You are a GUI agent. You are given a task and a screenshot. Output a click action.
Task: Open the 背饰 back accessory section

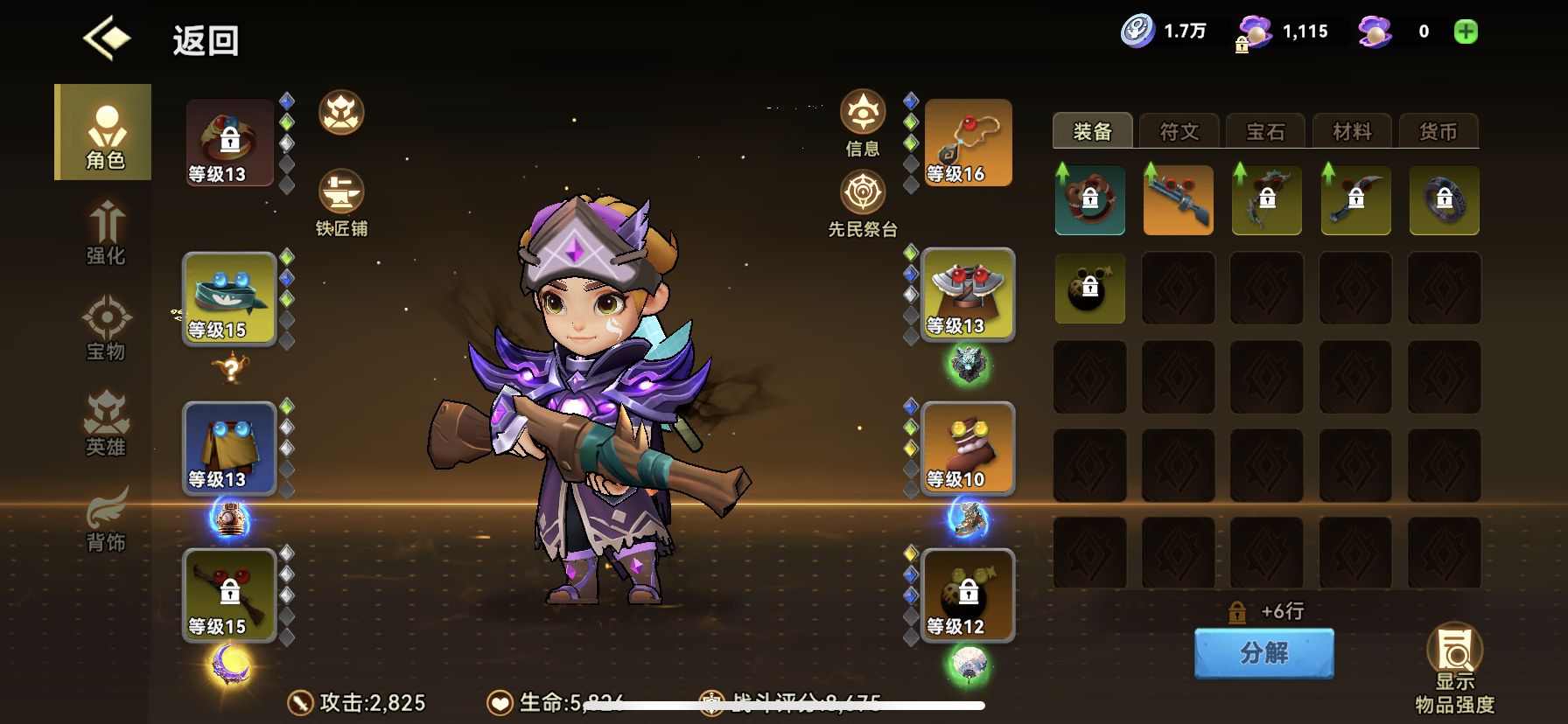(104, 518)
